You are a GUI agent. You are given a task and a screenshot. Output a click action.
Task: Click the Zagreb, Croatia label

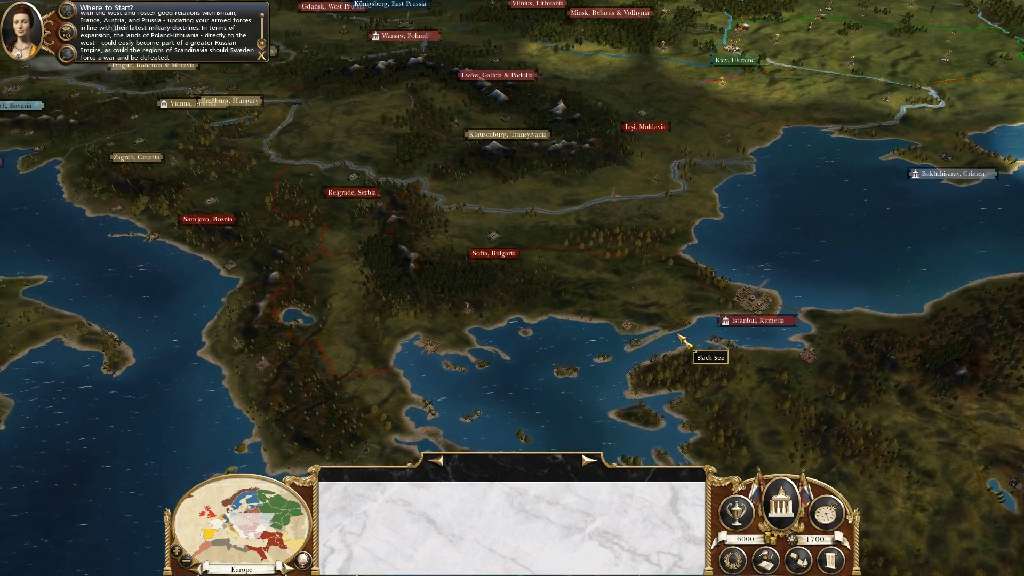click(x=136, y=158)
